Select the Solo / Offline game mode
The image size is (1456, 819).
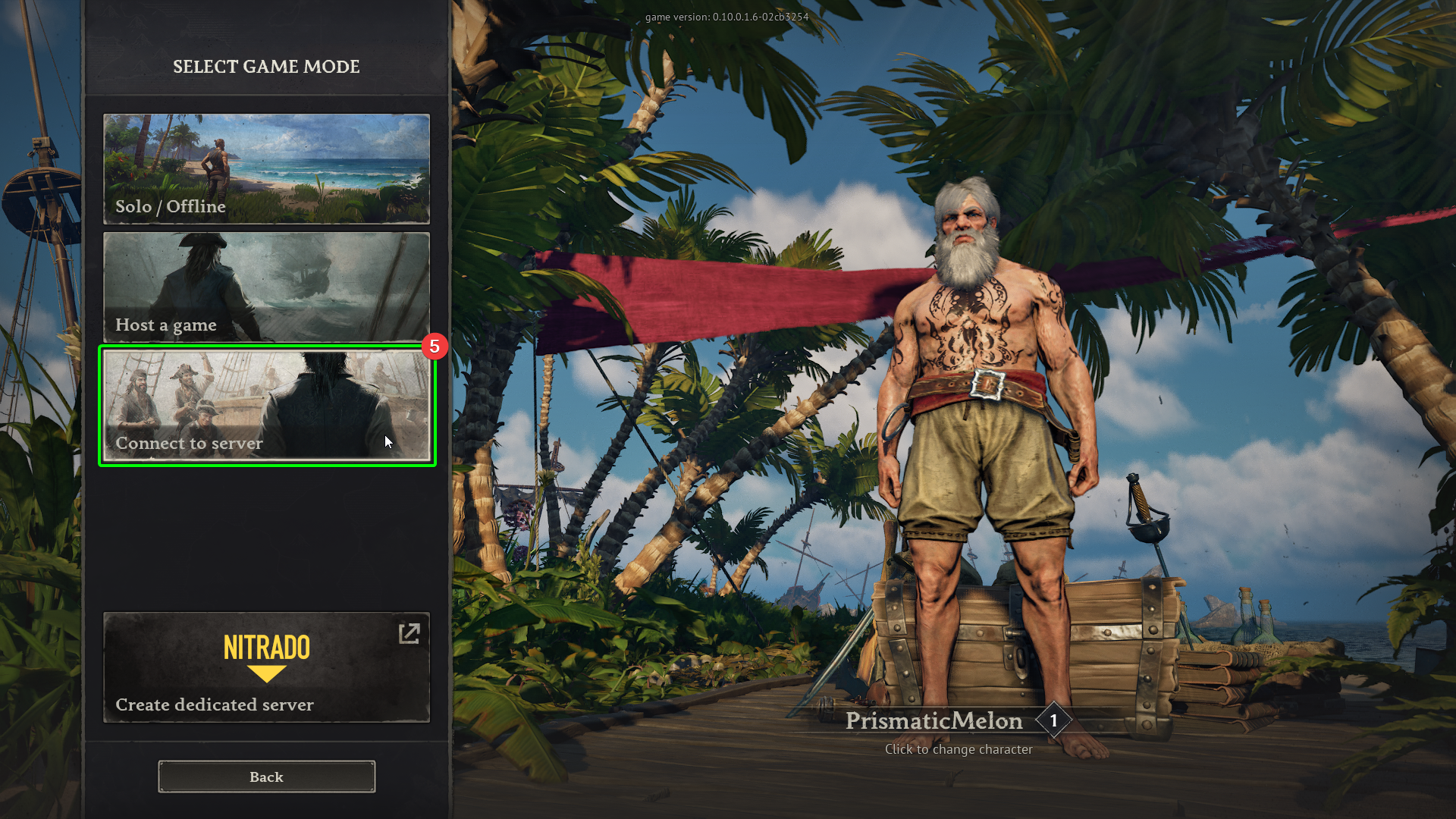[x=266, y=168]
